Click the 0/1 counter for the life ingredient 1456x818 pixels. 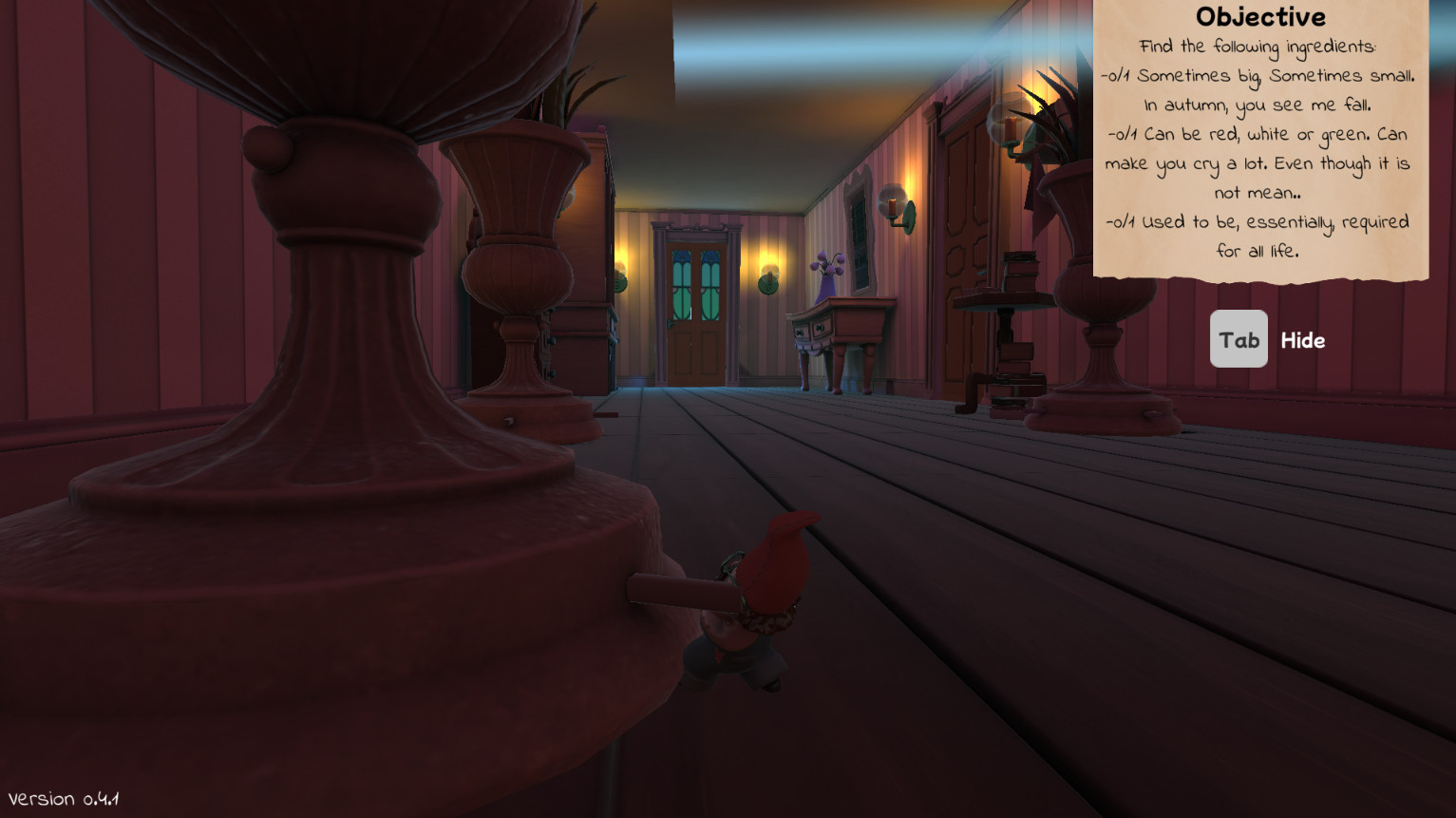click(1121, 221)
